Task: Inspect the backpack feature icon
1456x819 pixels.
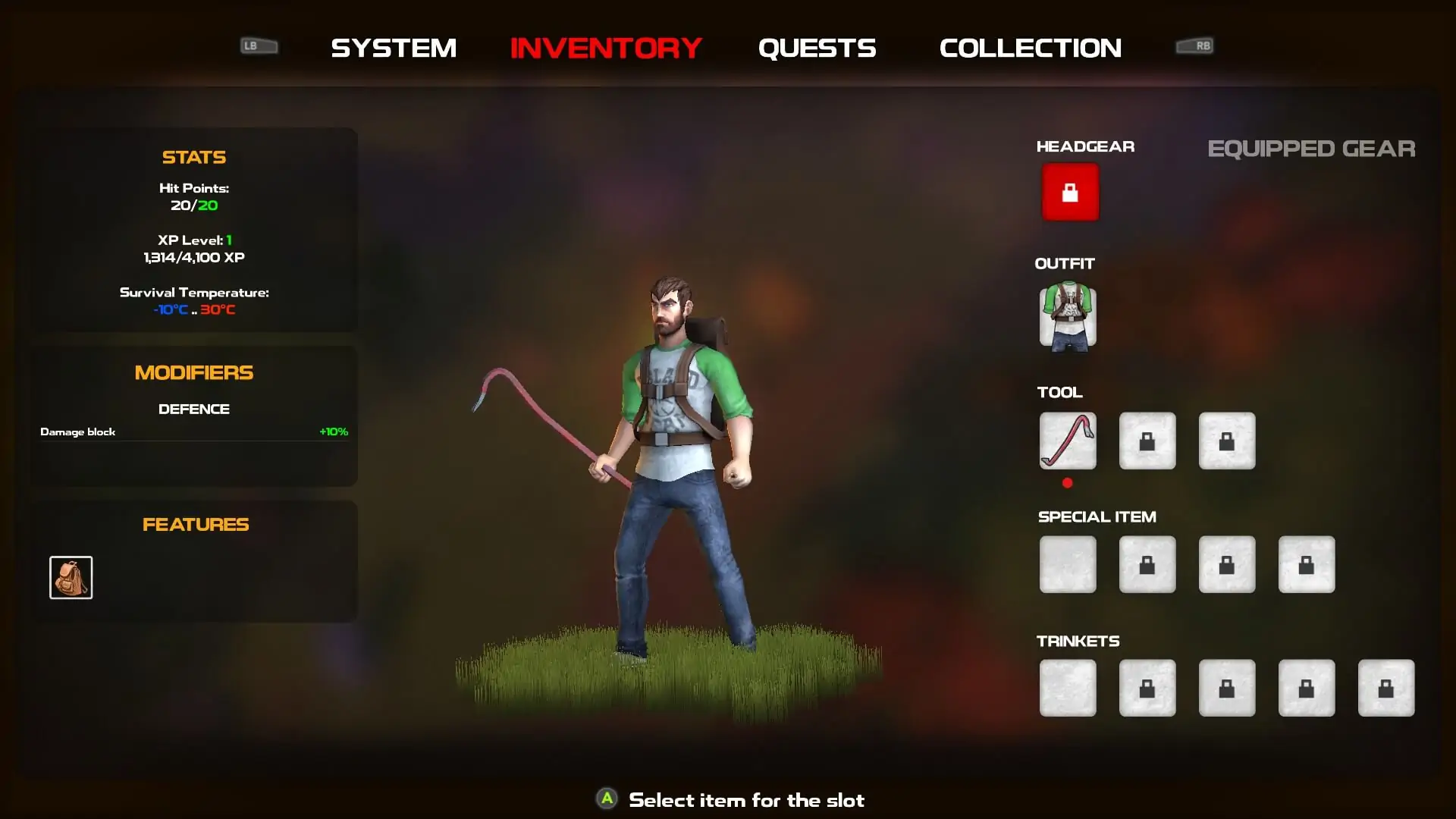Action: pyautogui.click(x=71, y=577)
